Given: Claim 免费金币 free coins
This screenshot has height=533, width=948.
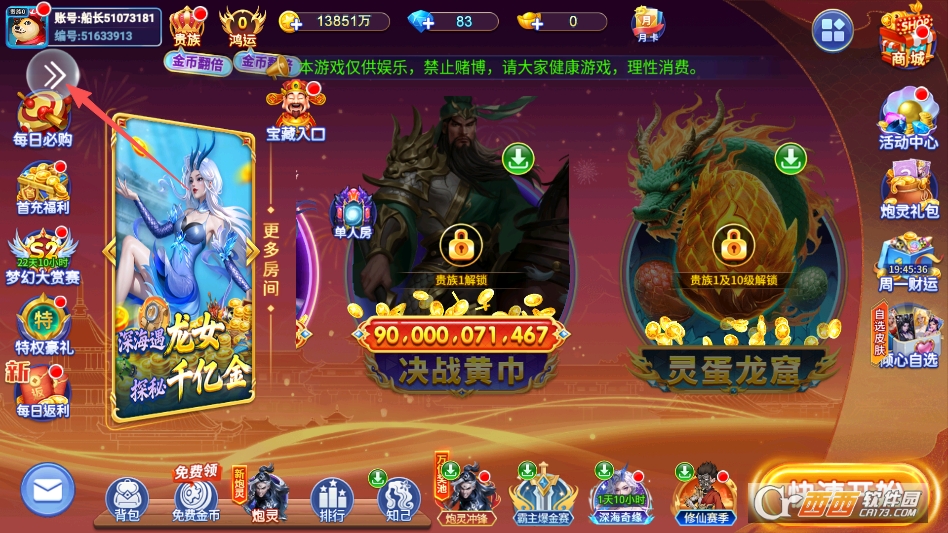Looking at the screenshot, I should [x=196, y=499].
